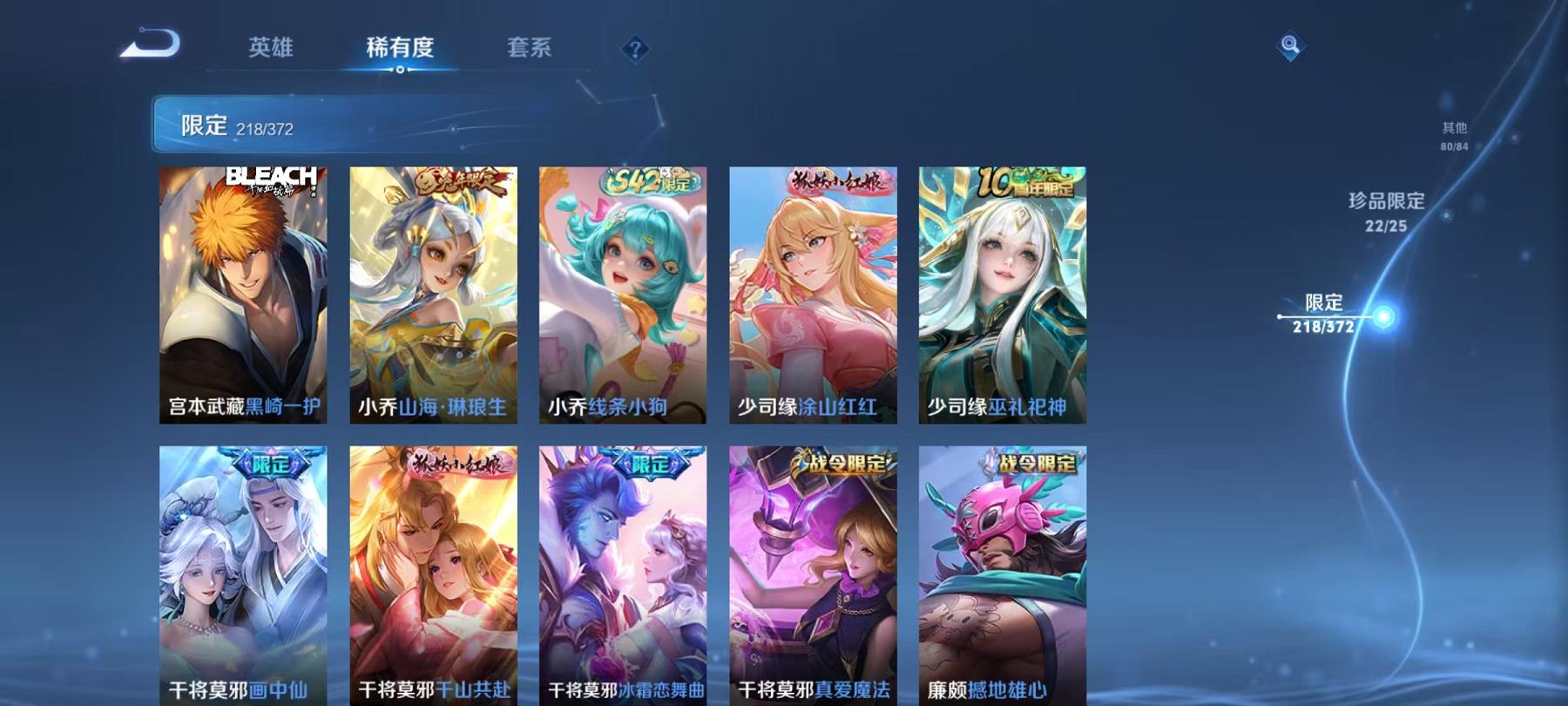Viewport: 1568px width, 706px height.
Task: Switch to the 套系 tab
Action: 531,50
